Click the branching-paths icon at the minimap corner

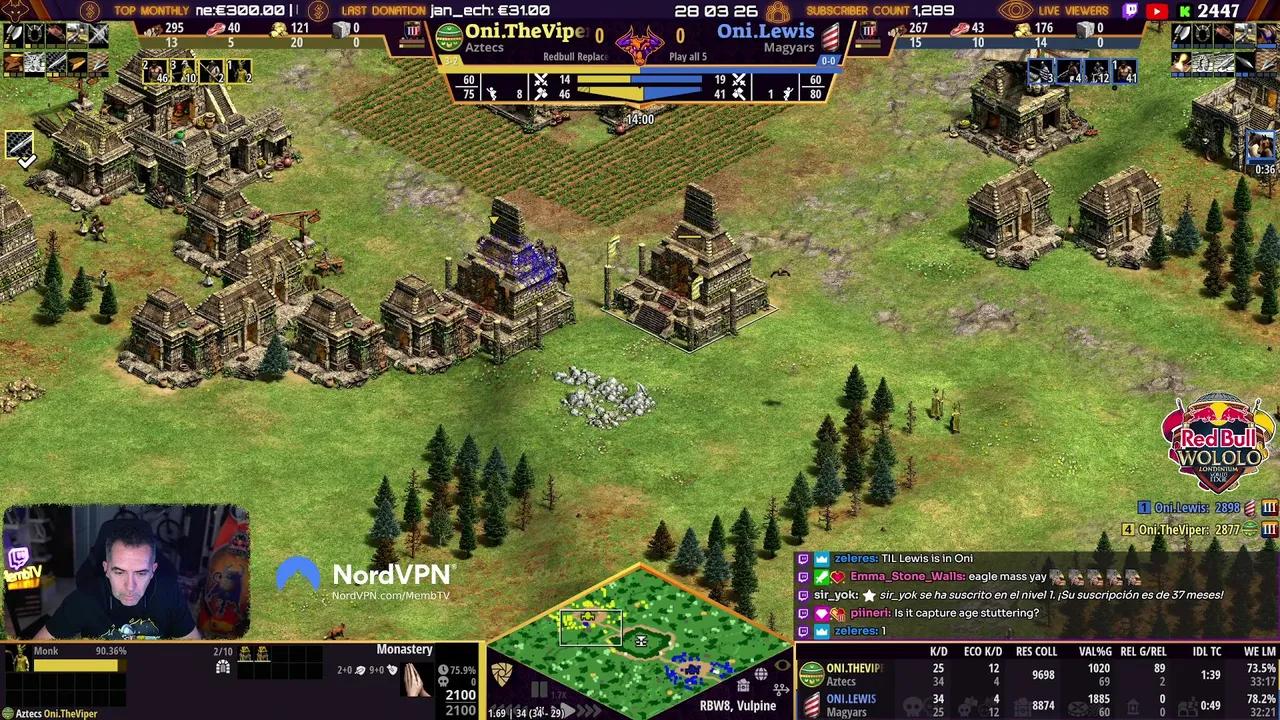782,688
